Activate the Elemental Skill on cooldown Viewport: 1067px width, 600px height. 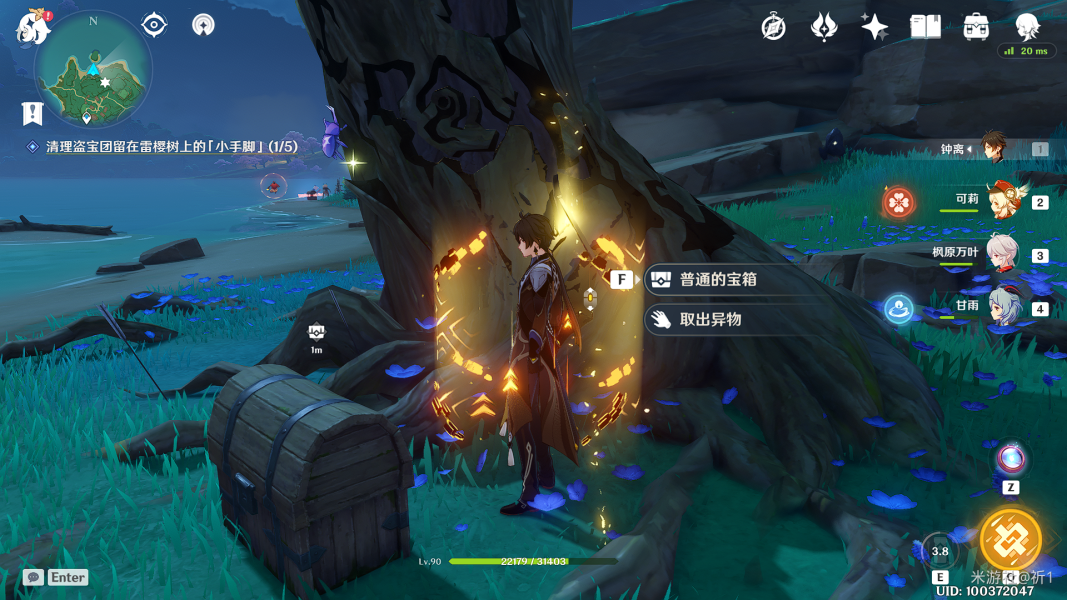(x=940, y=551)
